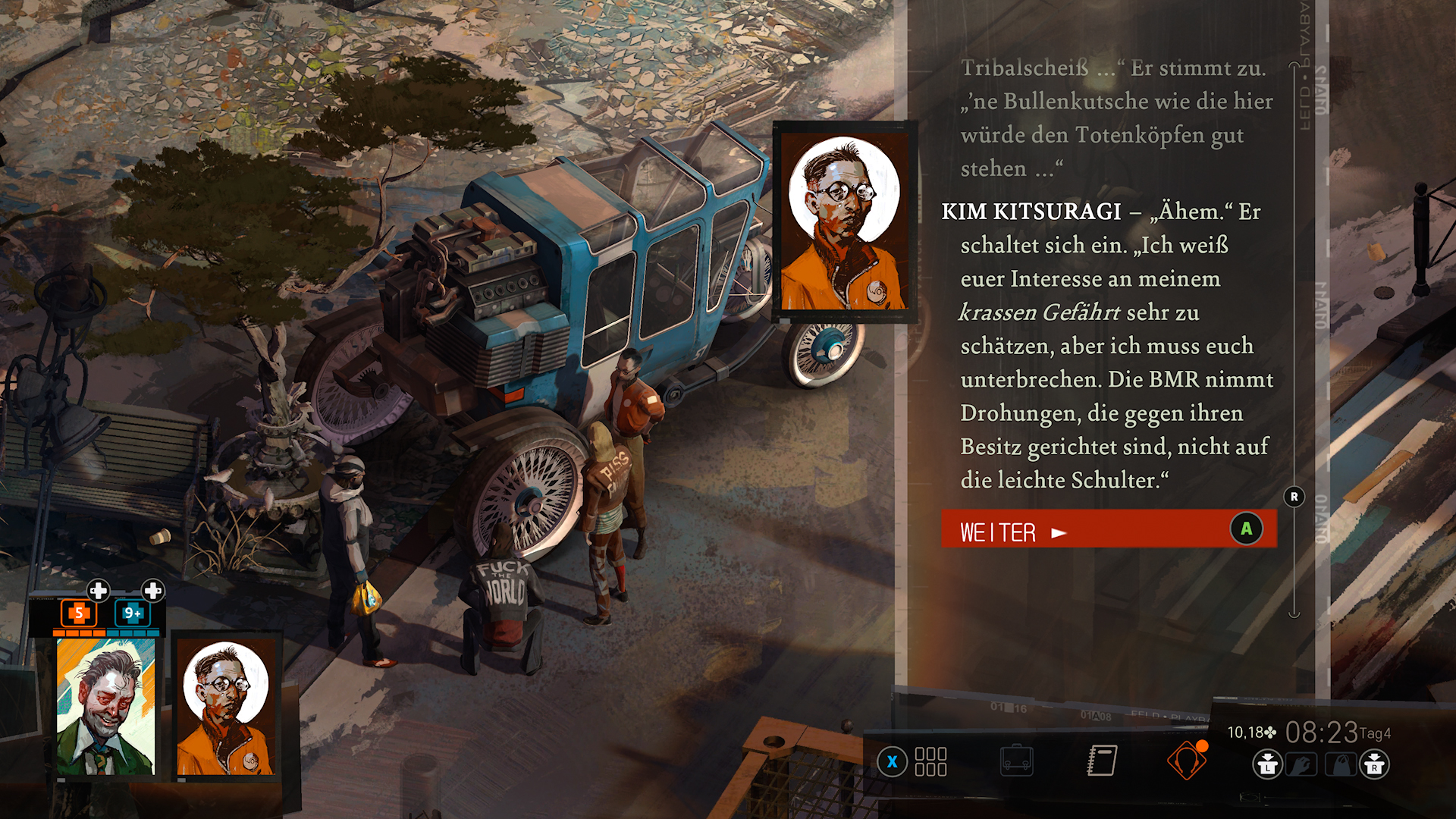Select the green-jacket detective portrait
Image resolution: width=1456 pixels, height=819 pixels.
[x=105, y=707]
